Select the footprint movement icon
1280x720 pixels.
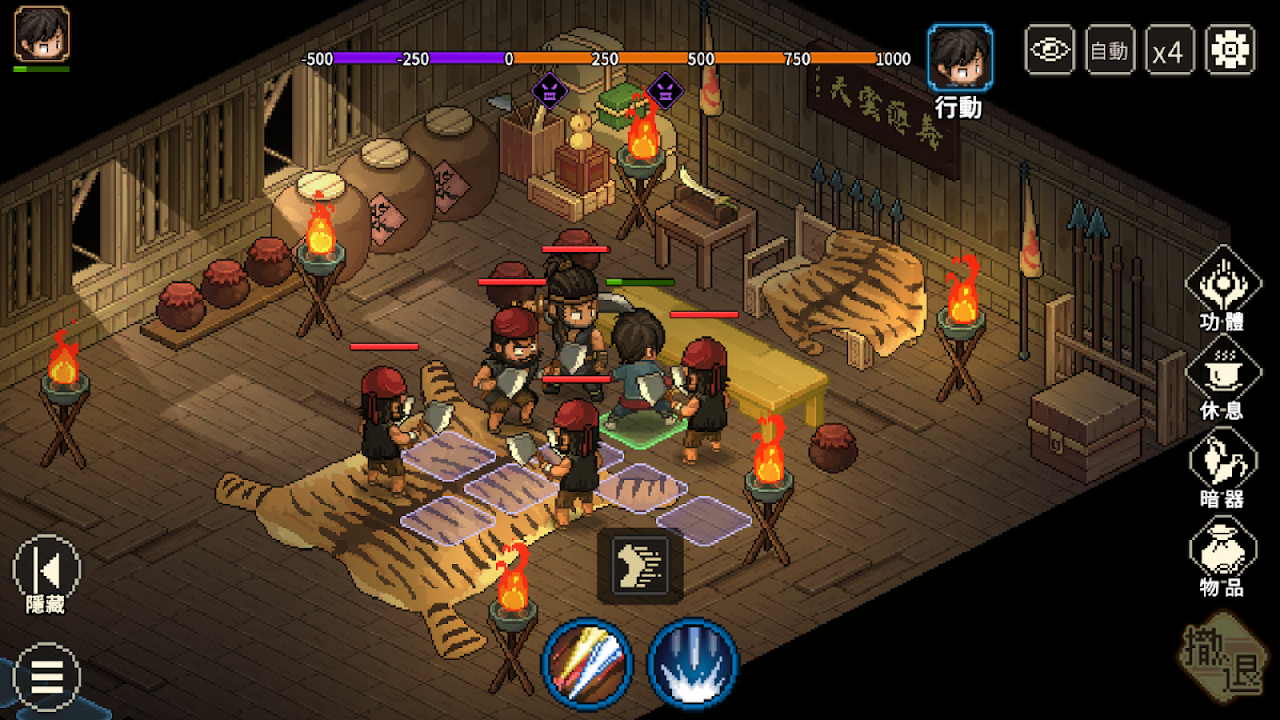tap(640, 566)
